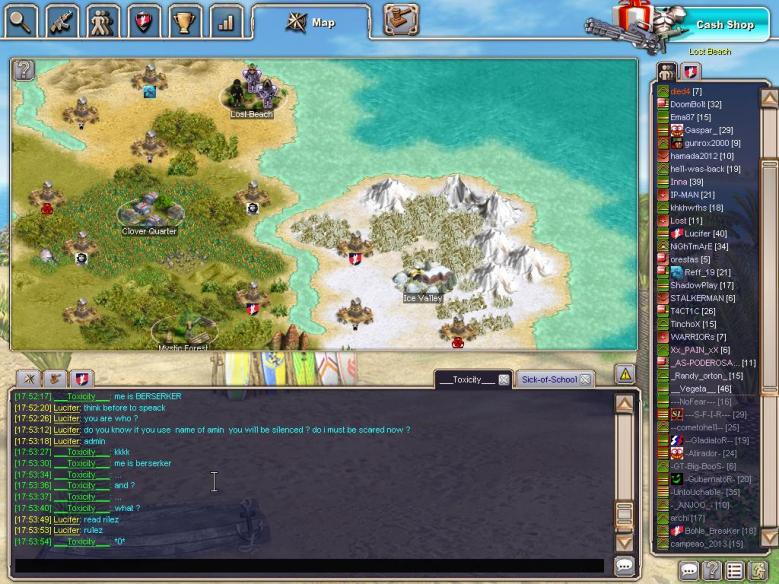Close the Sick-of-School chat tab
779x584 pixels.
[x=585, y=380]
